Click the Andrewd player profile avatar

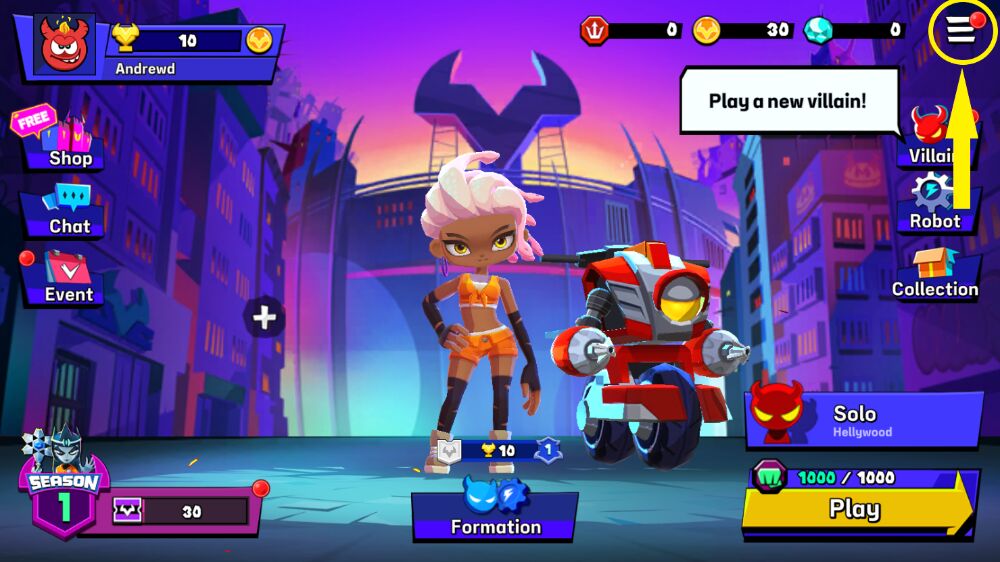point(65,45)
